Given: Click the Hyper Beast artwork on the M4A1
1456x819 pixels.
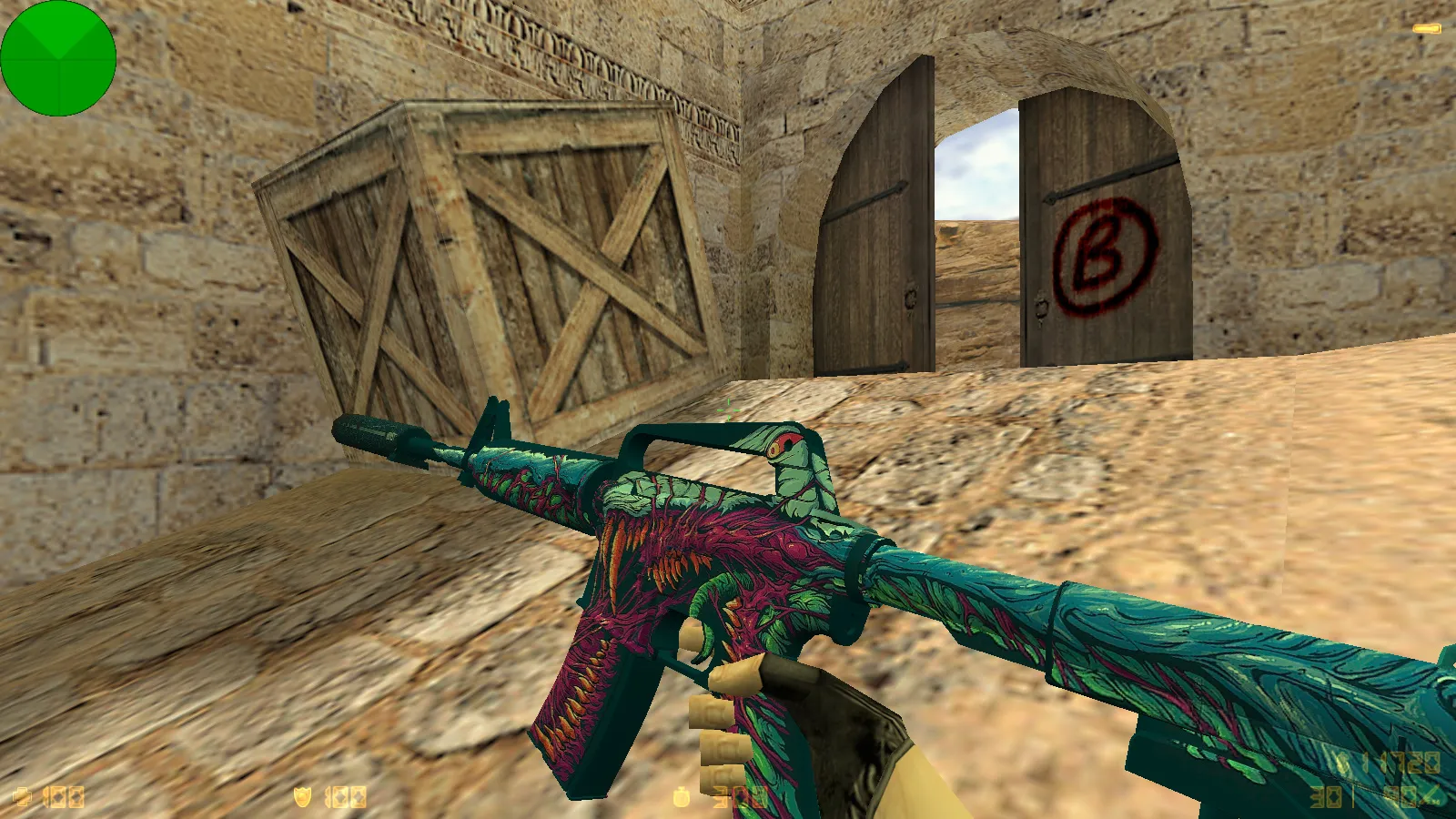Looking at the screenshot, I should 710,564.
